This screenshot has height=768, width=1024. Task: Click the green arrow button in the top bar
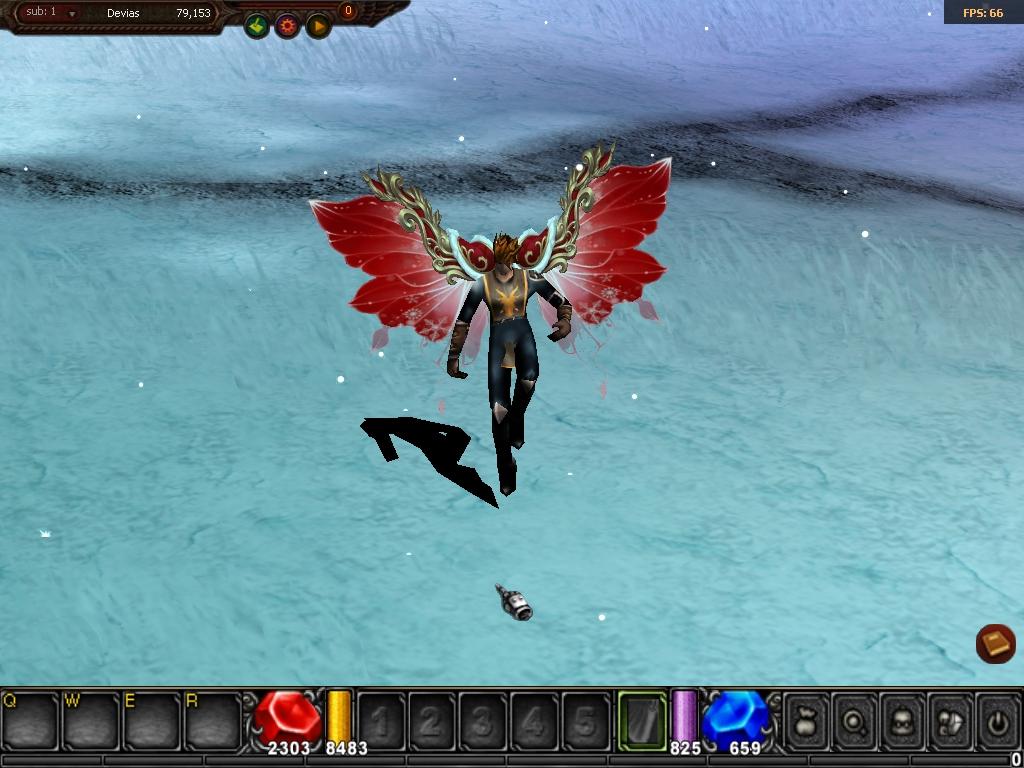click(x=257, y=26)
